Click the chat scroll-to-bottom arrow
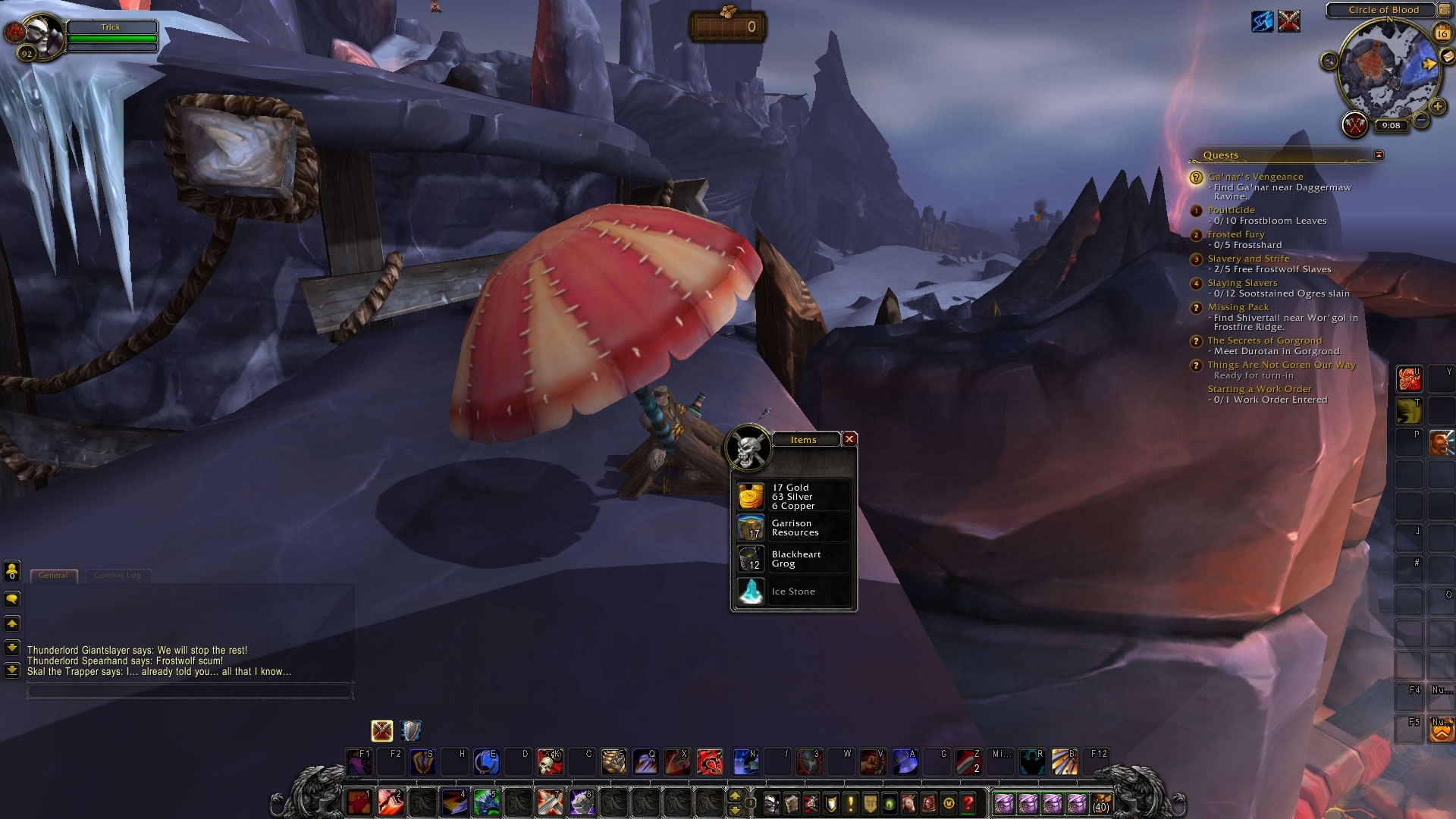Image resolution: width=1456 pixels, height=819 pixels. 12,670
